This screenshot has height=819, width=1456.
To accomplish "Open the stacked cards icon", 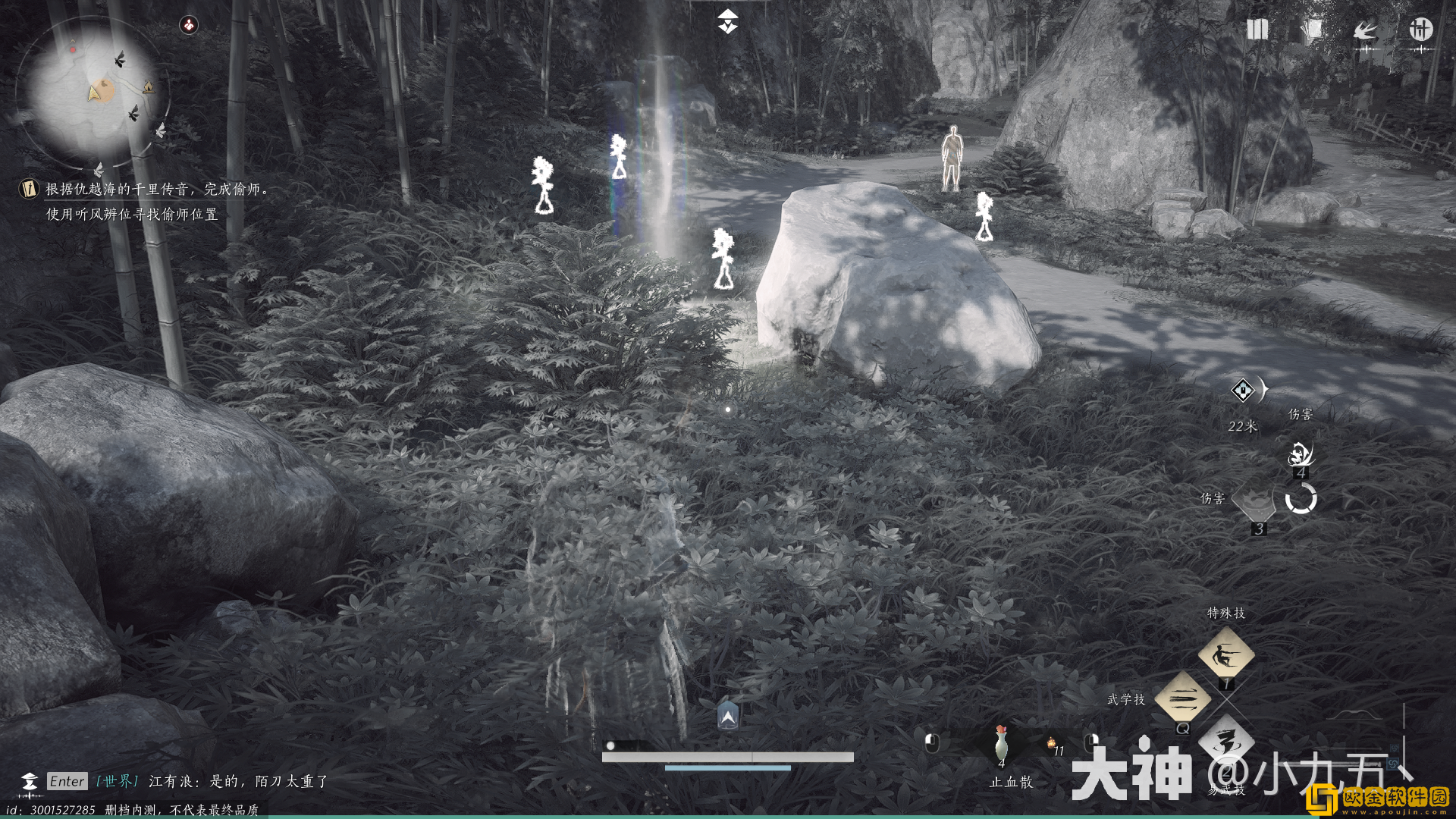I will pyautogui.click(x=1311, y=30).
